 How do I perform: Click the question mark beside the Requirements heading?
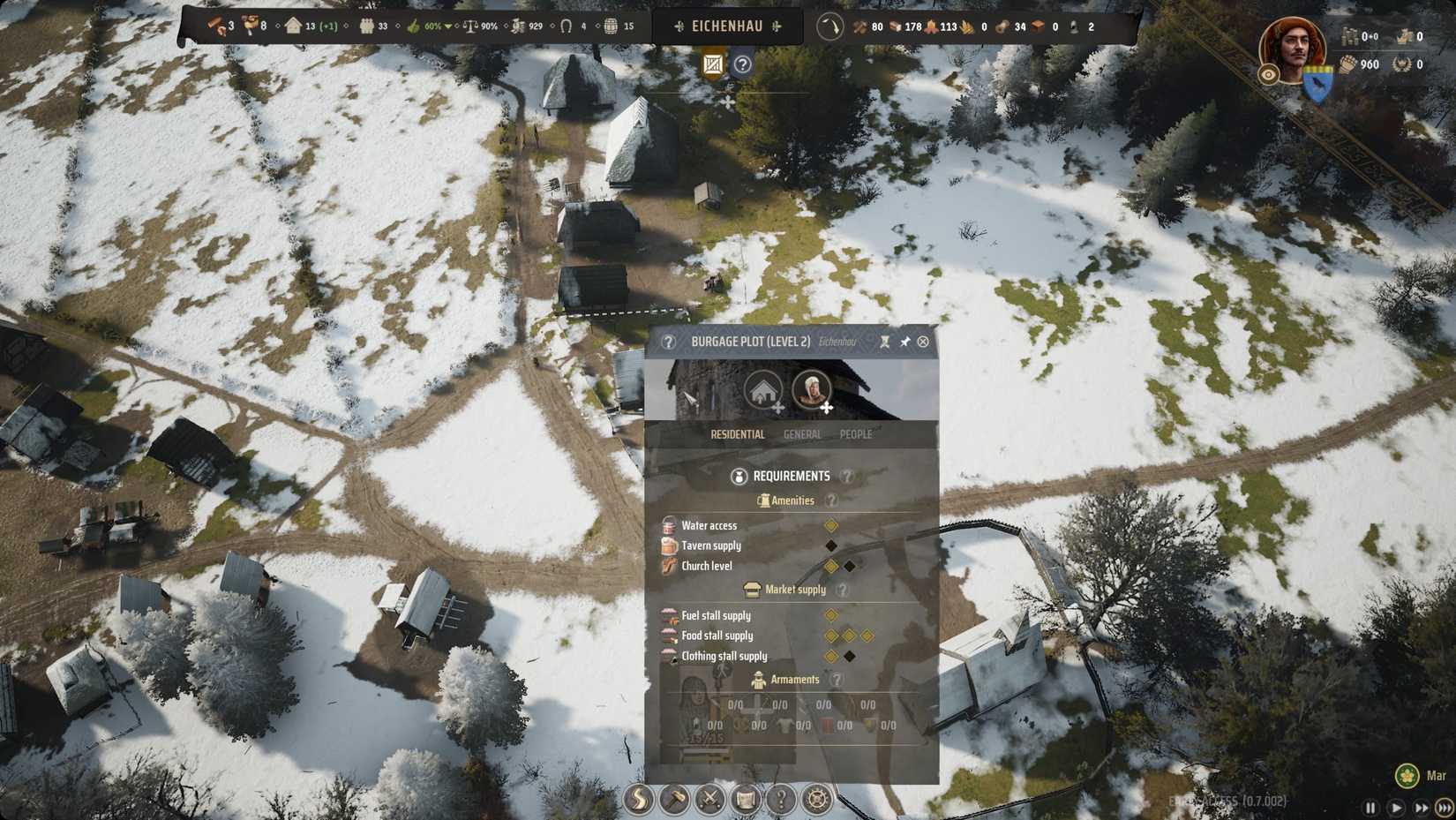coord(848,476)
